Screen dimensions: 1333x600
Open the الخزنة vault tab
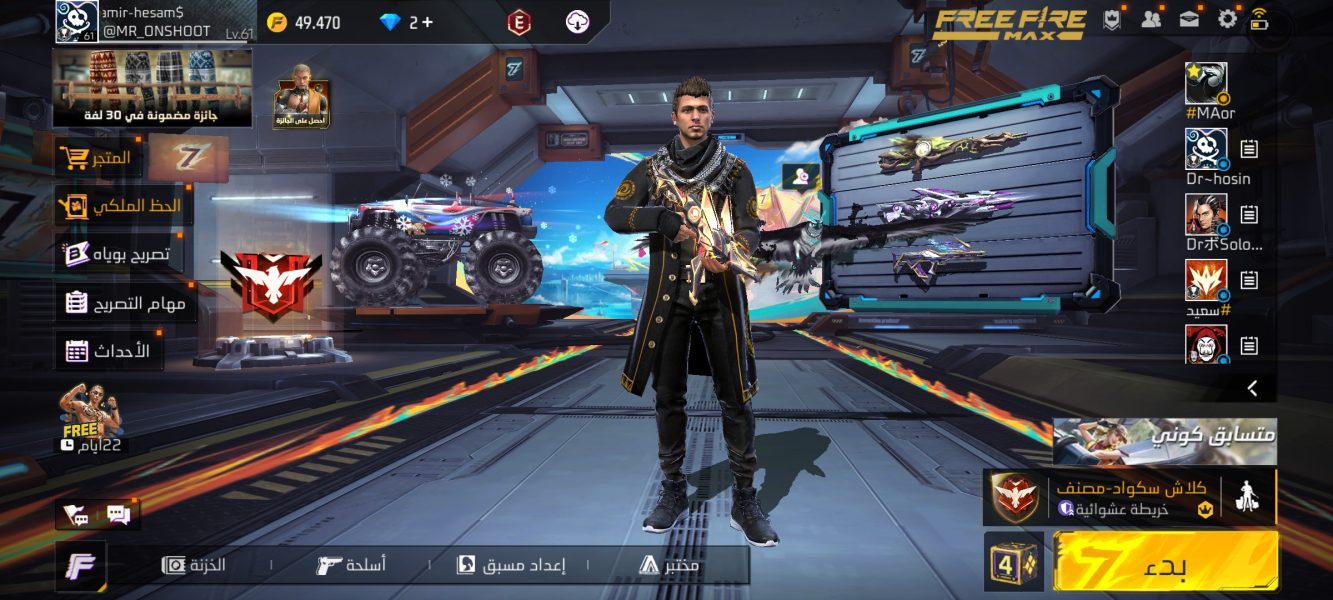[x=195, y=565]
